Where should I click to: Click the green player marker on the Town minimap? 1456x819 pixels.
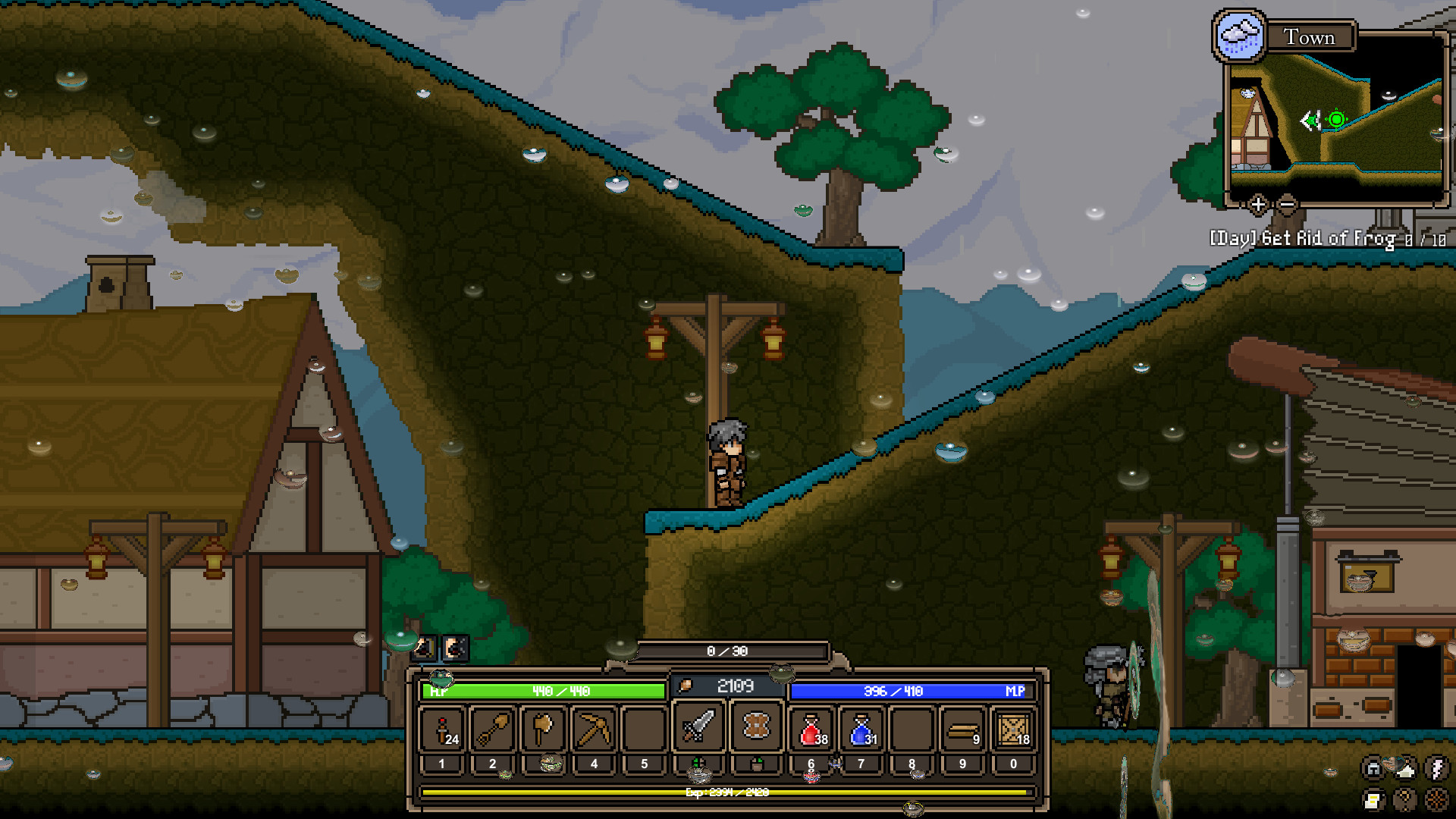click(1335, 119)
